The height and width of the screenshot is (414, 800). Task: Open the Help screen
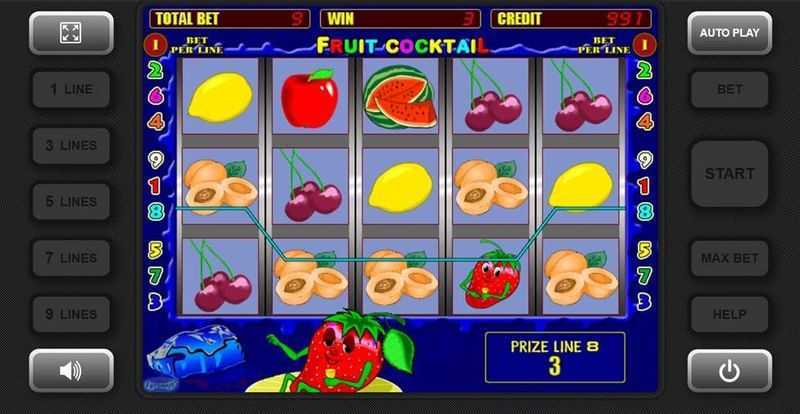[x=729, y=314]
